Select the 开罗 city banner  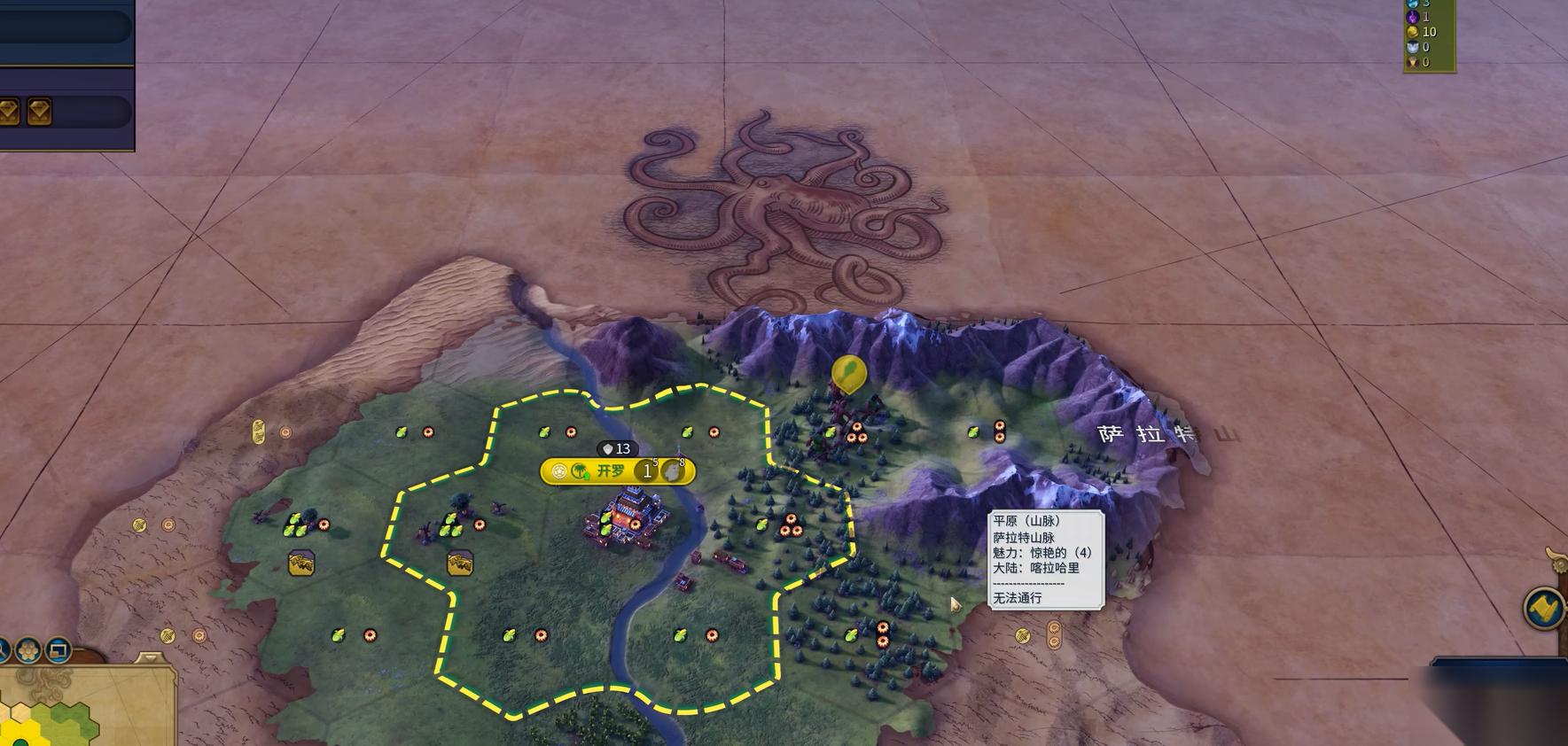tap(610, 471)
